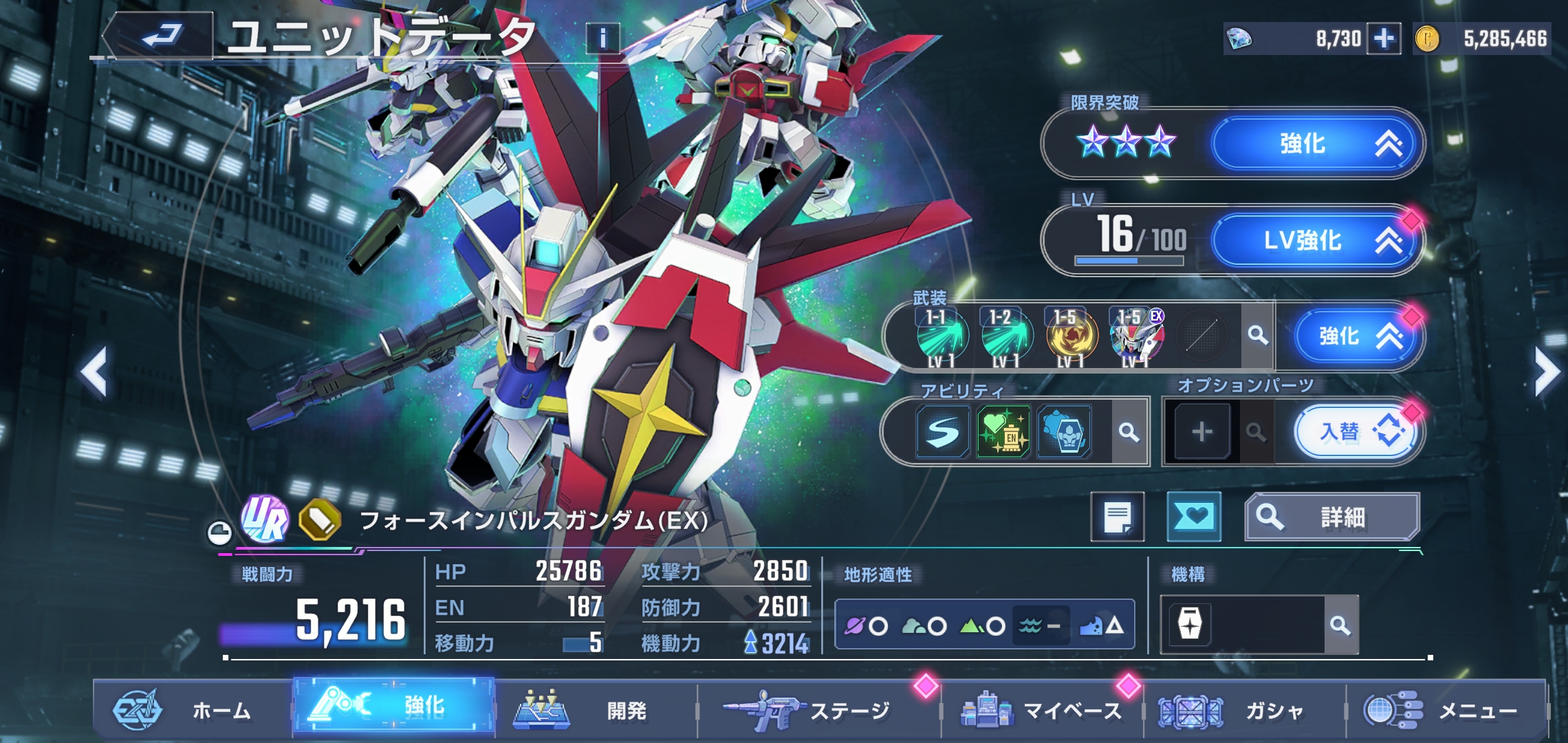
Task: Inspect weapons with the 武装 magnifier
Action: [x=1258, y=336]
